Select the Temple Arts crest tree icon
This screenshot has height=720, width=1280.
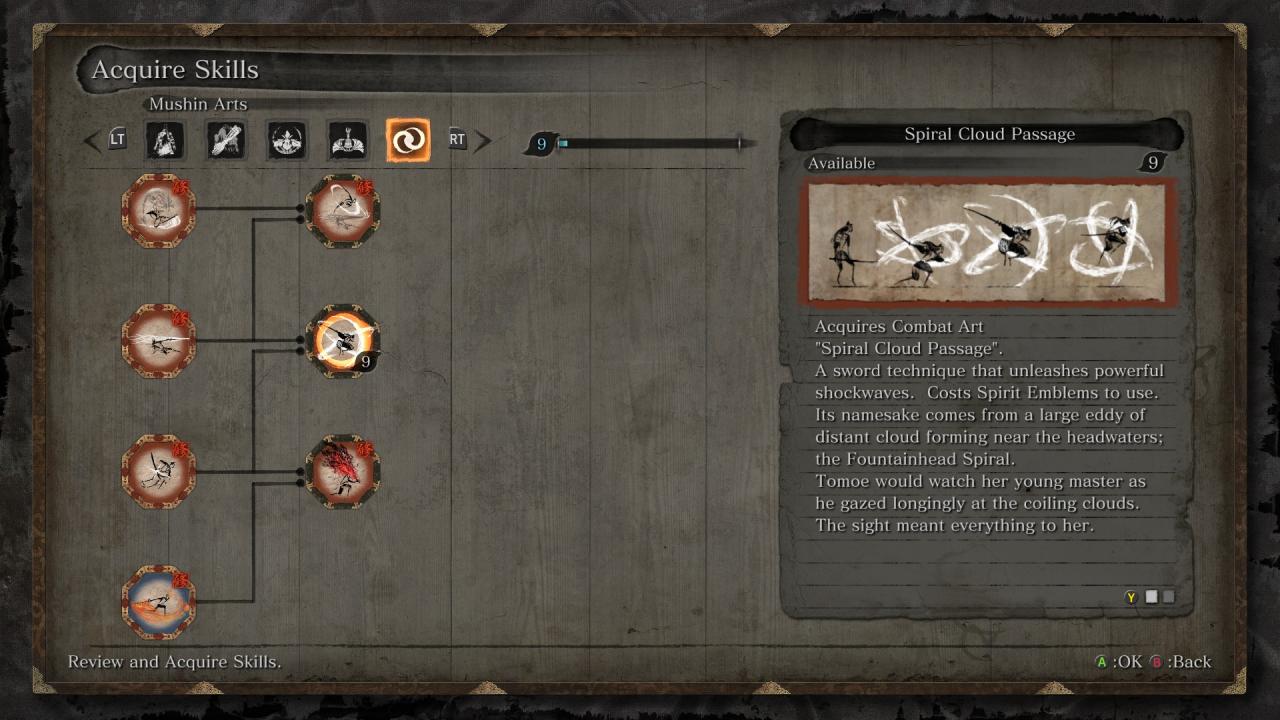pyautogui.click(x=345, y=141)
